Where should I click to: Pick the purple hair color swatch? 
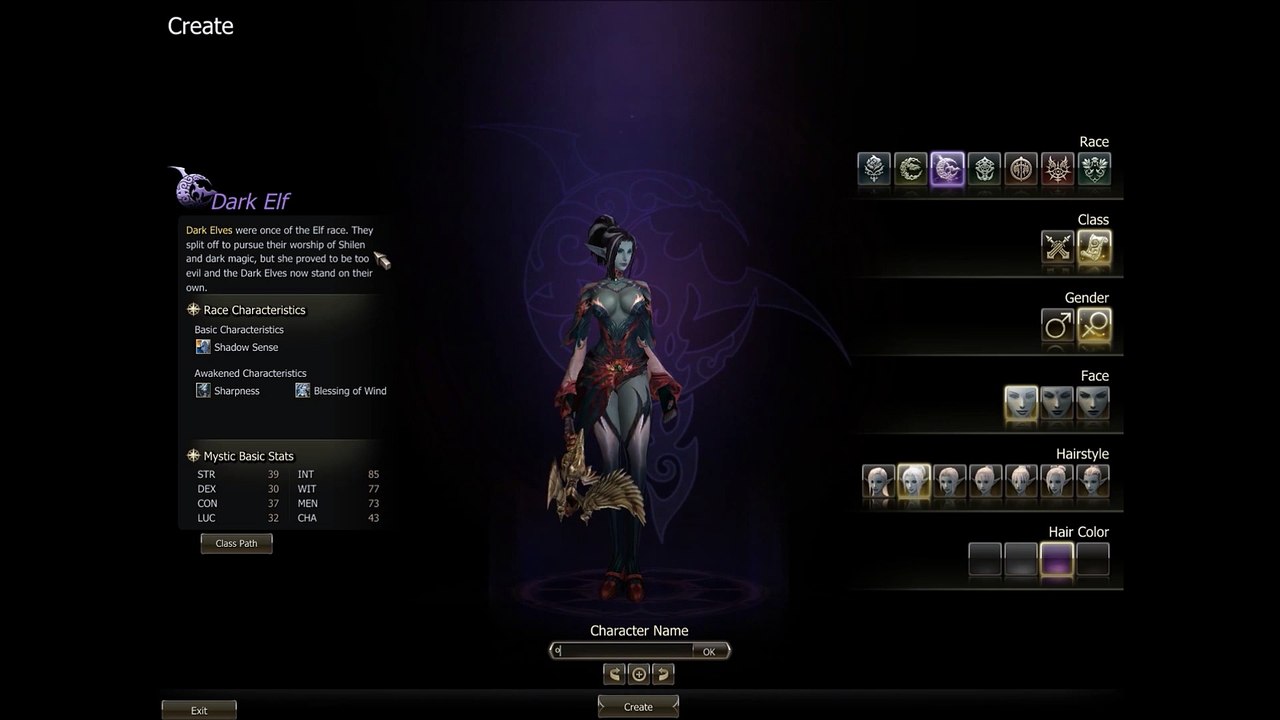[x=1057, y=559]
